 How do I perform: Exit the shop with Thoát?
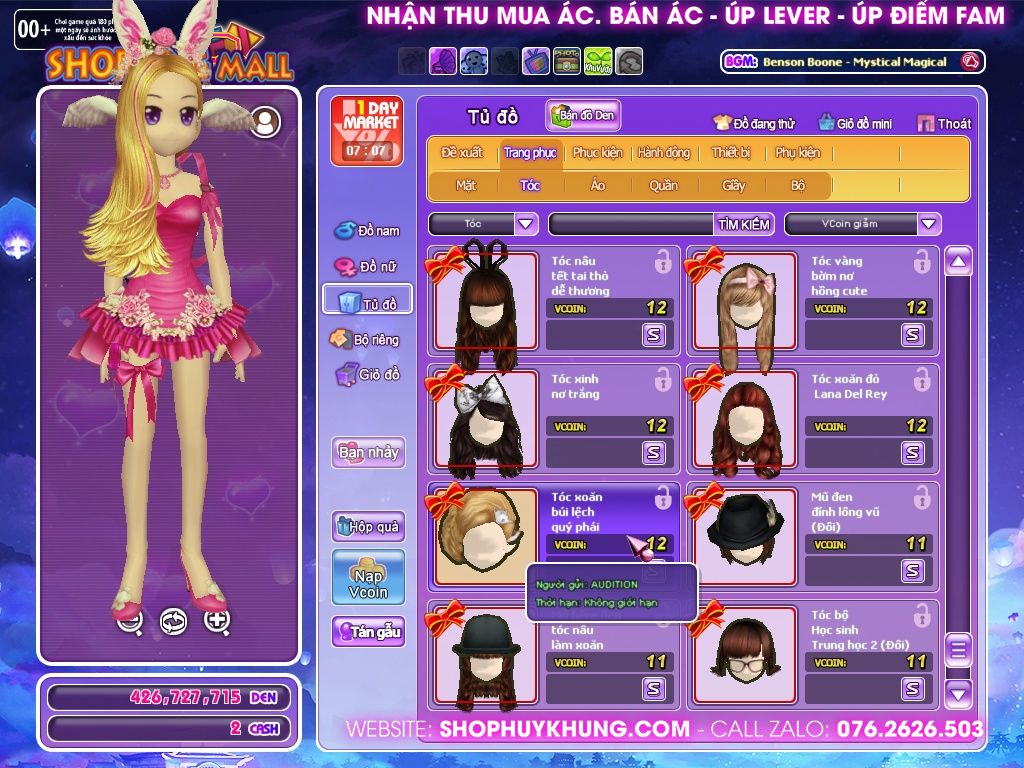944,124
